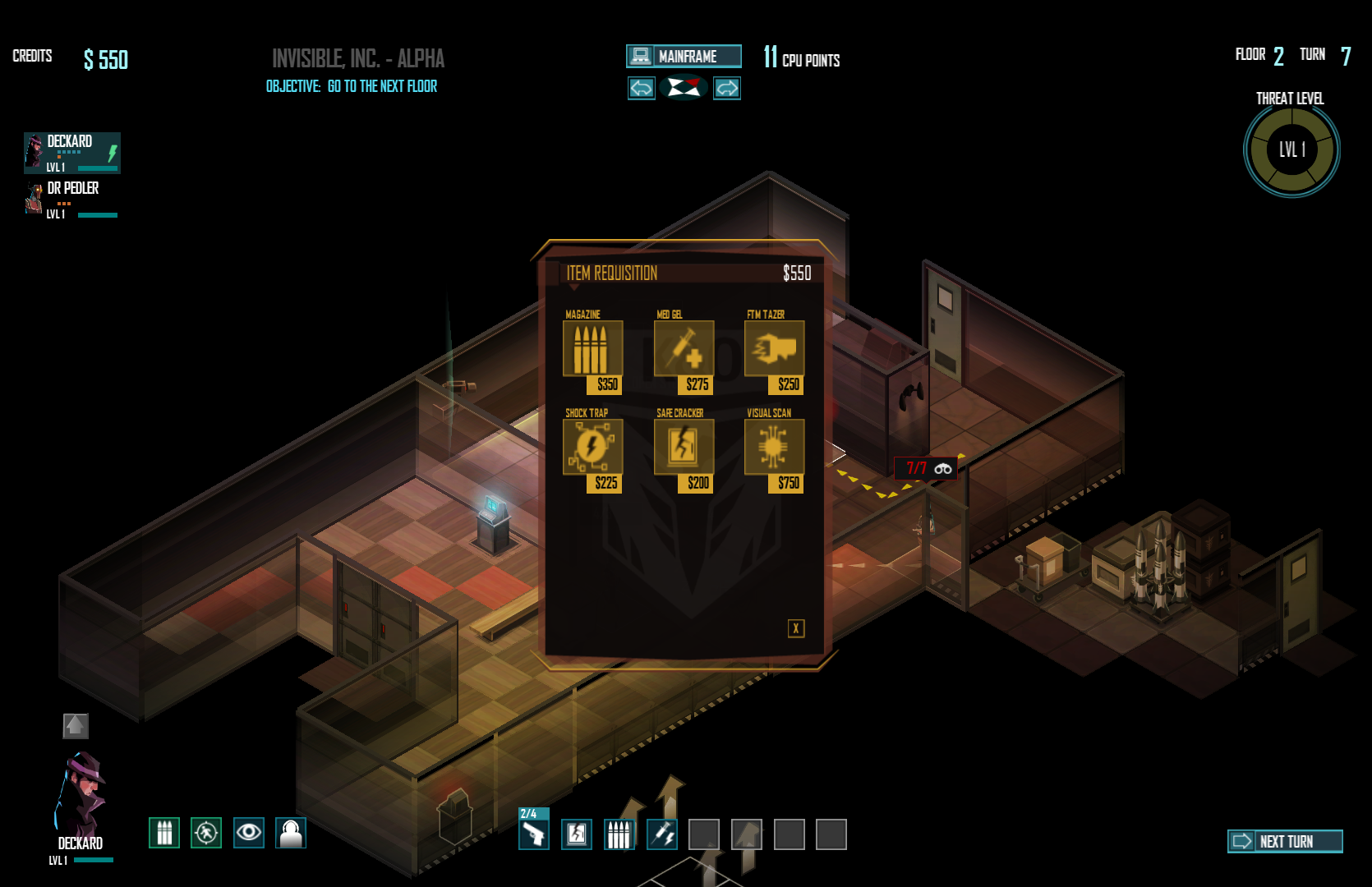Activate the green bullets reload ability
This screenshot has width=1372, height=887.
[x=164, y=833]
